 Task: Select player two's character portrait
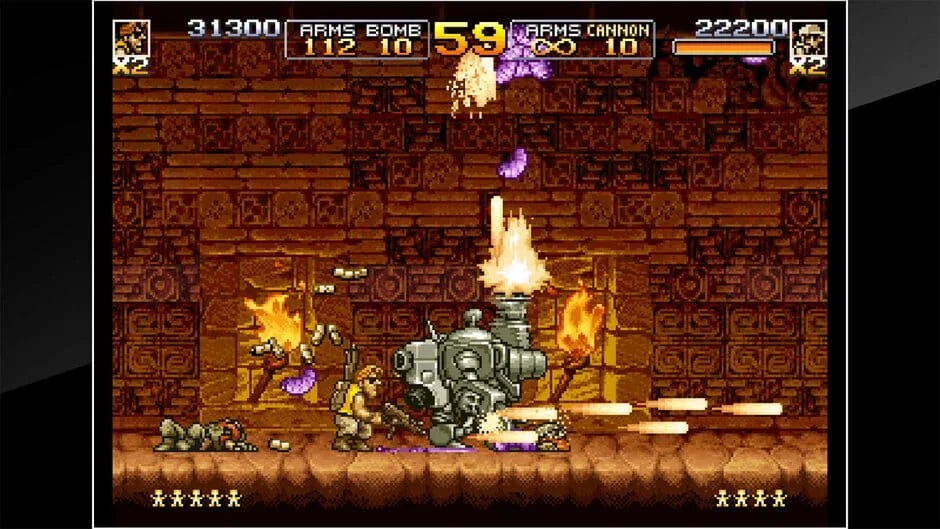click(x=807, y=38)
